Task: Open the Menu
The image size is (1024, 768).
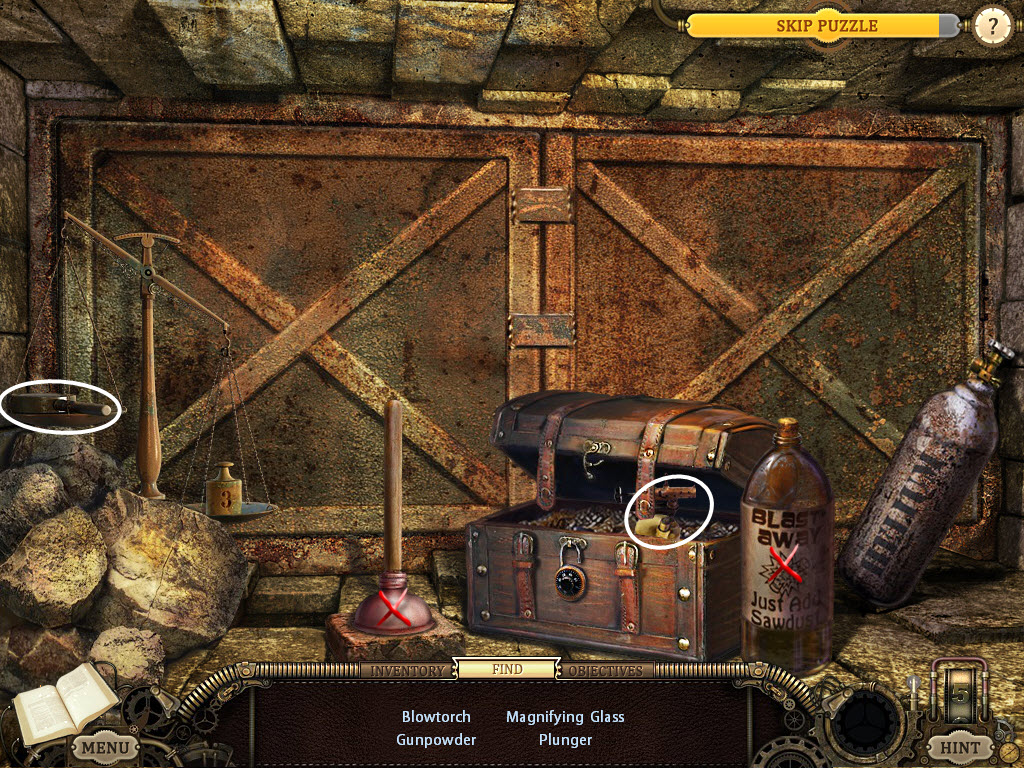Action: (105, 747)
